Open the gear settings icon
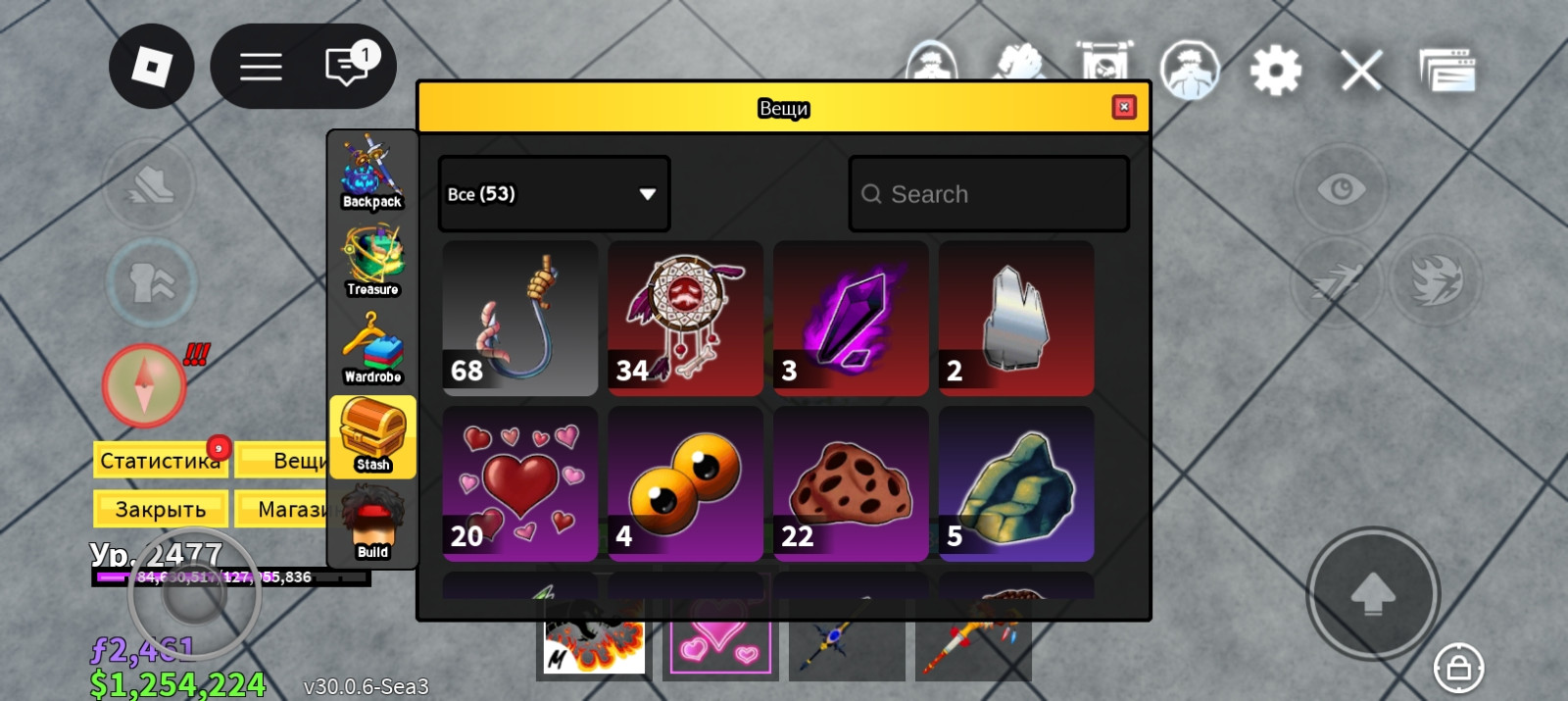This screenshot has width=1568, height=701. coord(1275,71)
